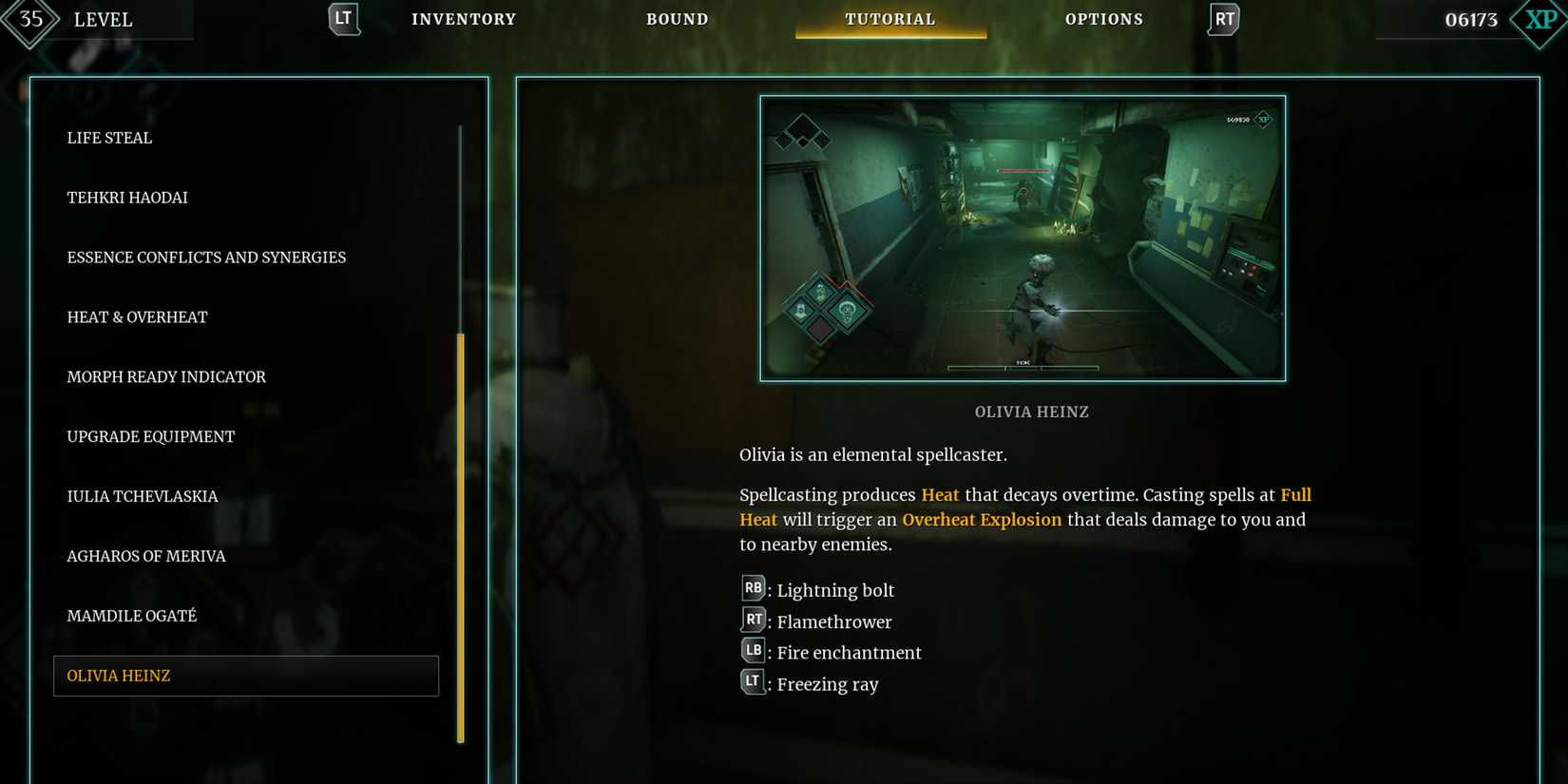Click the RT bumper icon beside Options
Image resolution: width=1568 pixels, height=784 pixels.
1223,17
